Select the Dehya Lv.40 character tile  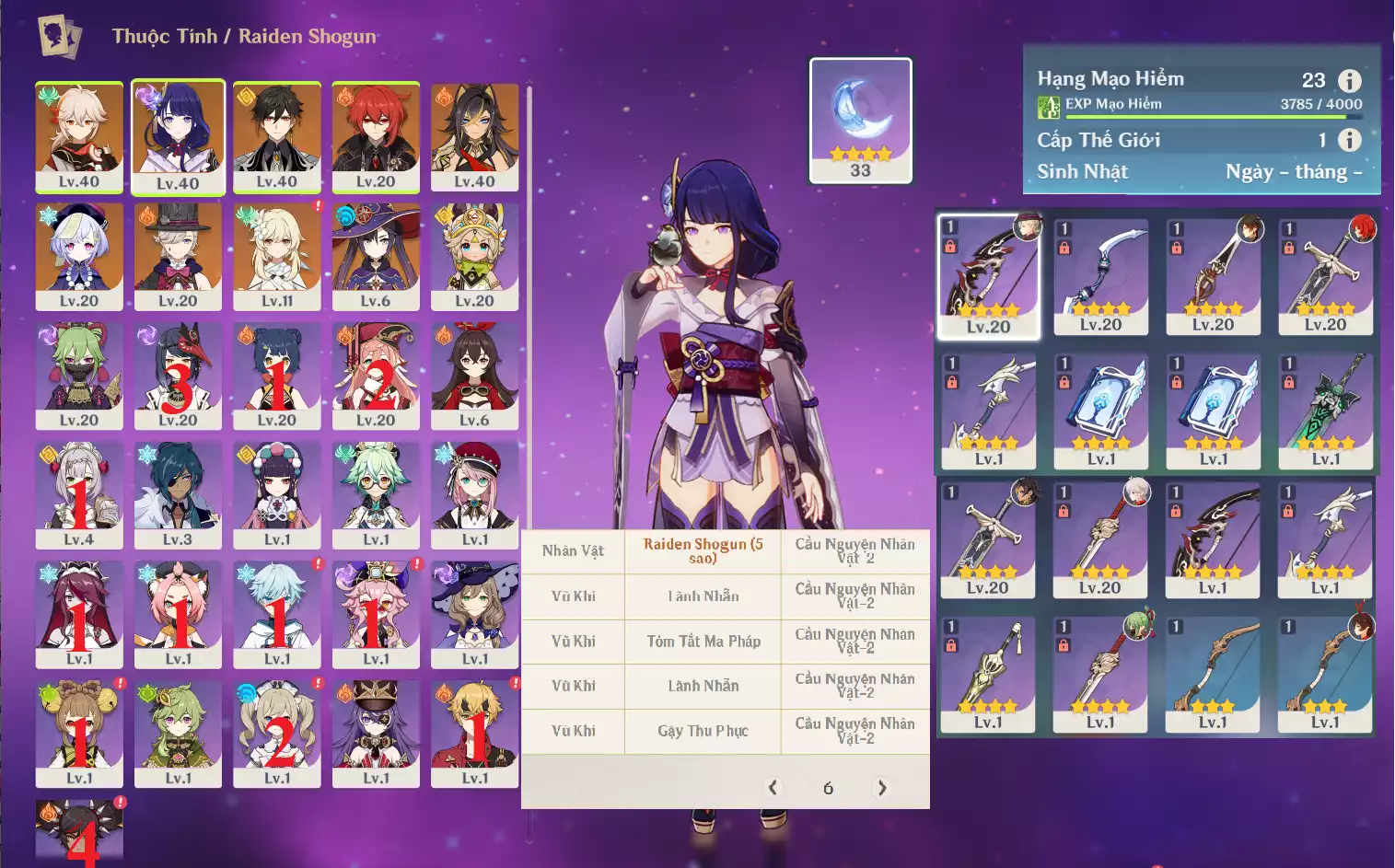(474, 136)
